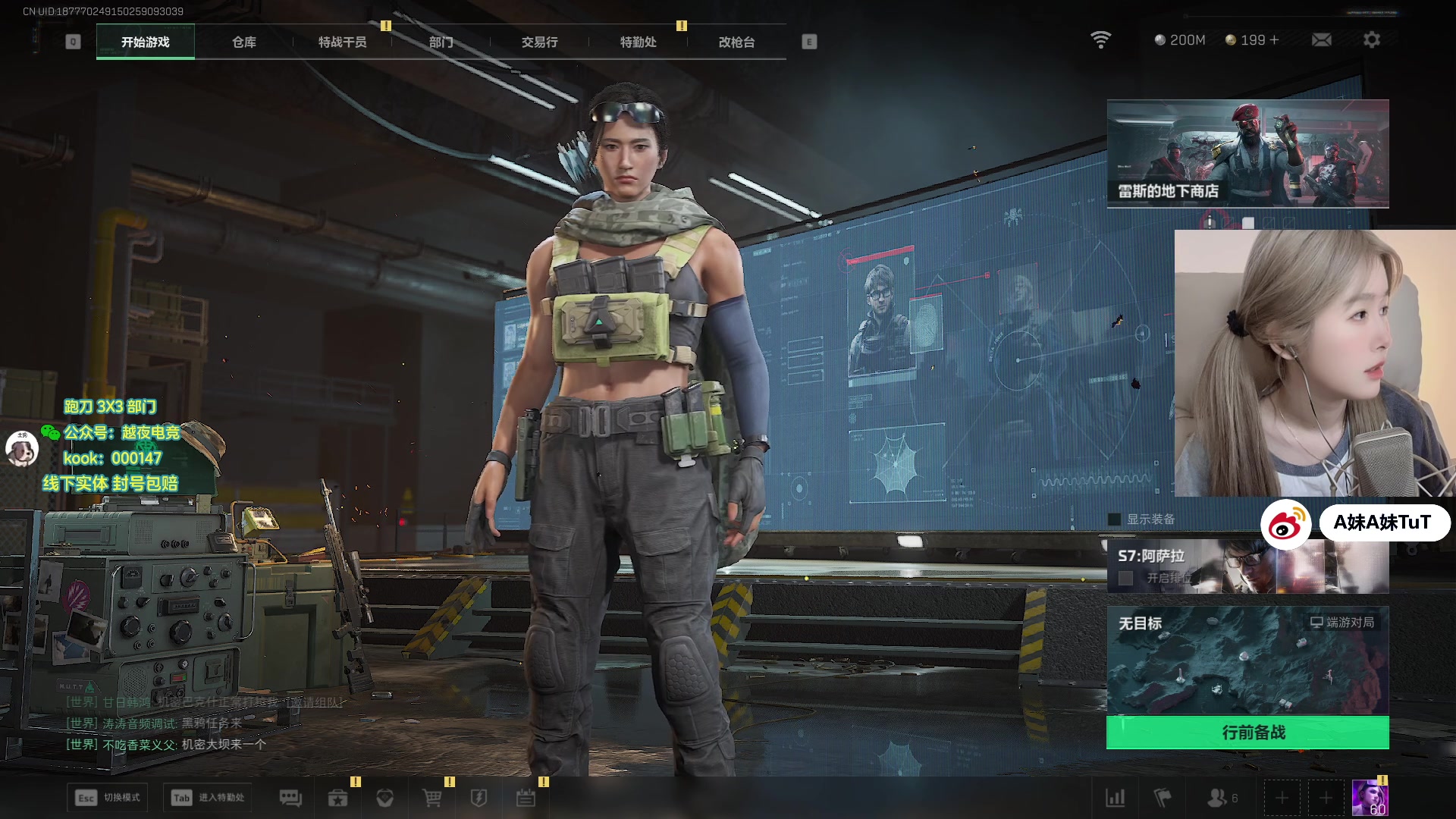This screenshot has width=1456, height=819.
Task: Open the friends list icon
Action: click(x=1217, y=798)
